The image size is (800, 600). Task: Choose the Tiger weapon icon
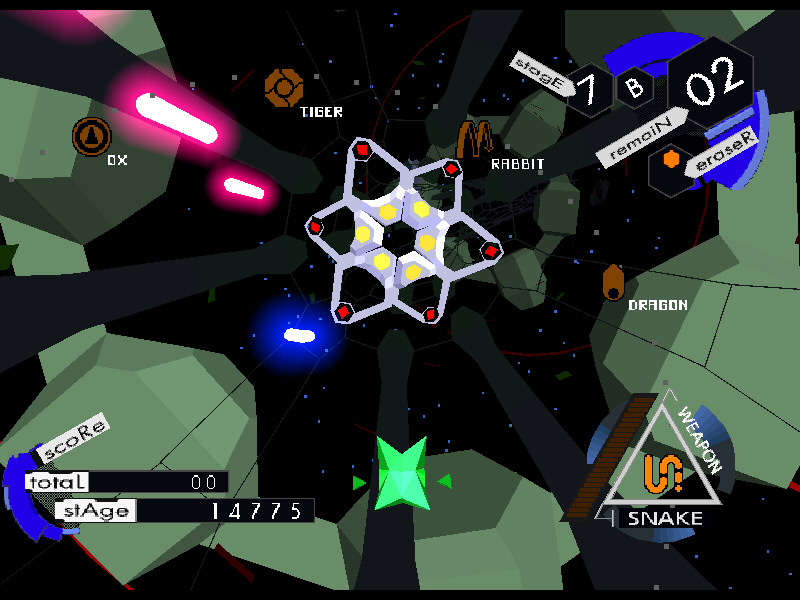pos(283,87)
